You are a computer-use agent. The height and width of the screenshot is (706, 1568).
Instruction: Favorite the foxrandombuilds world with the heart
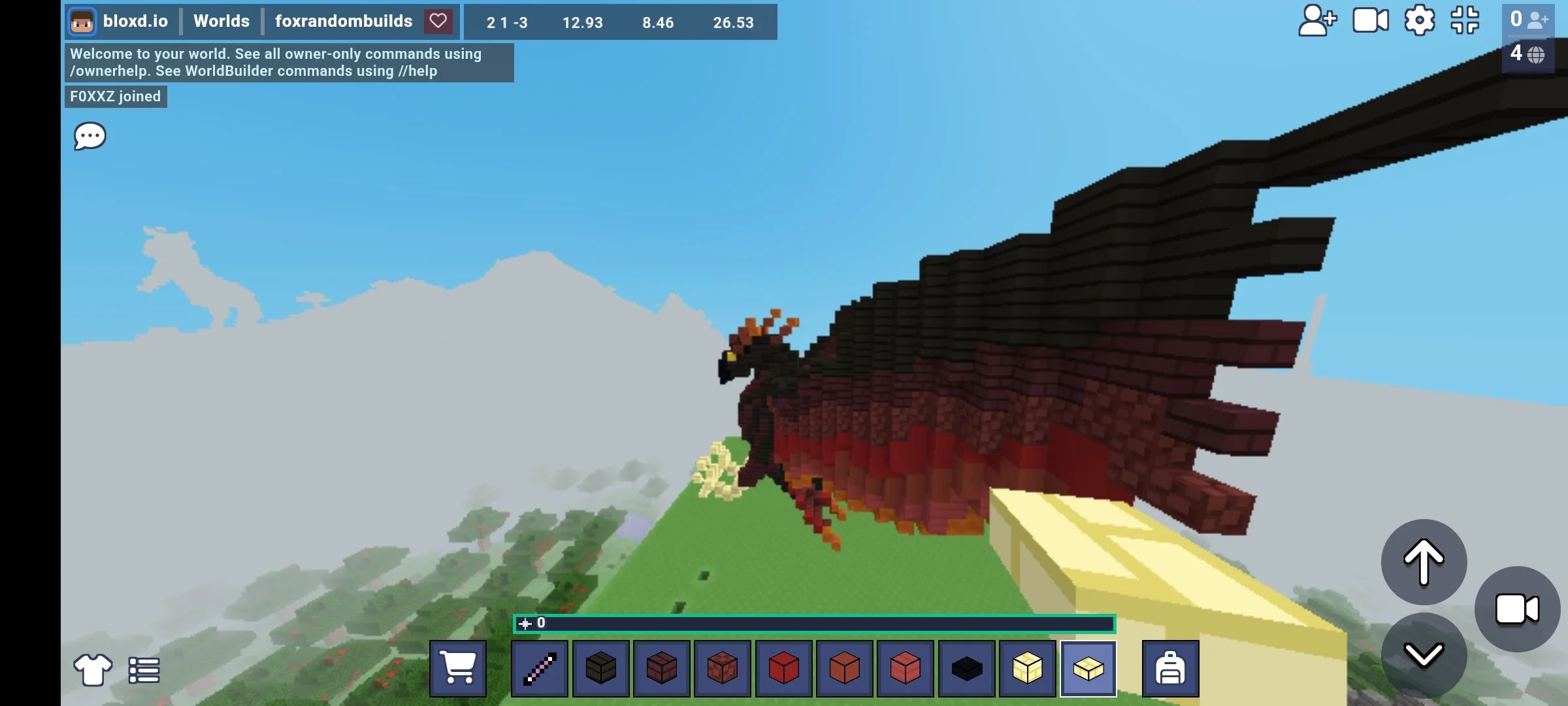[x=438, y=21]
